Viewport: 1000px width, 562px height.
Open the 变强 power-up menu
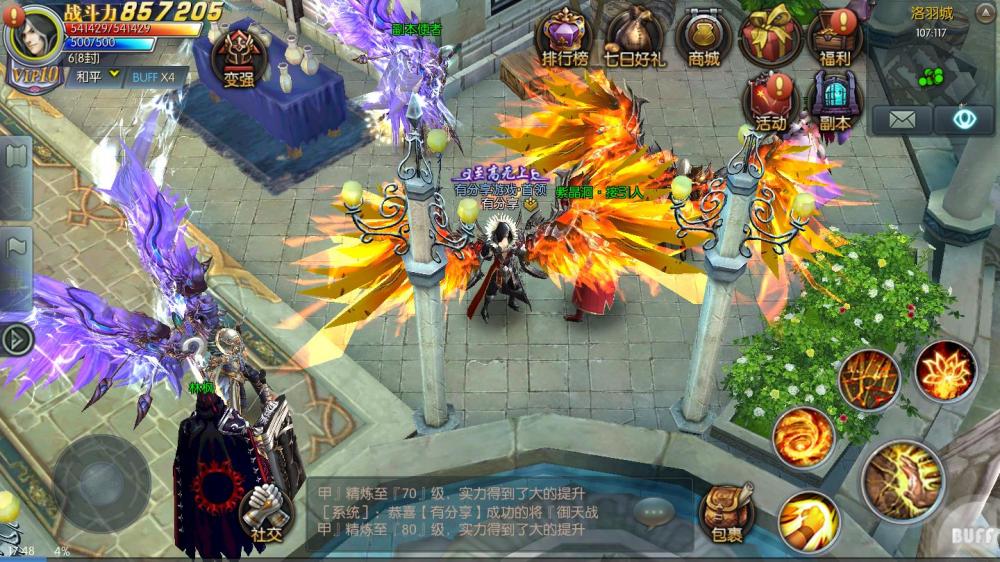[239, 53]
